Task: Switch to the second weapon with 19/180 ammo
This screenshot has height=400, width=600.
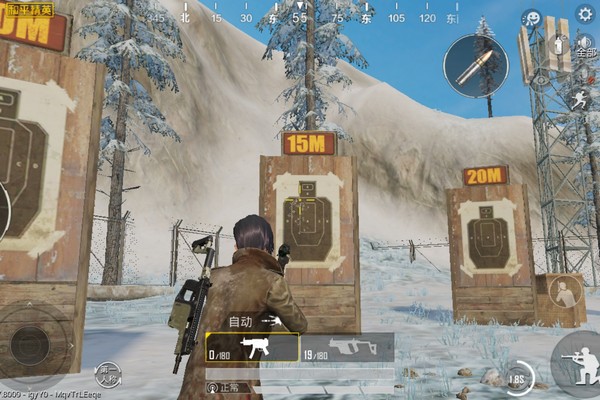Action: coord(346,347)
